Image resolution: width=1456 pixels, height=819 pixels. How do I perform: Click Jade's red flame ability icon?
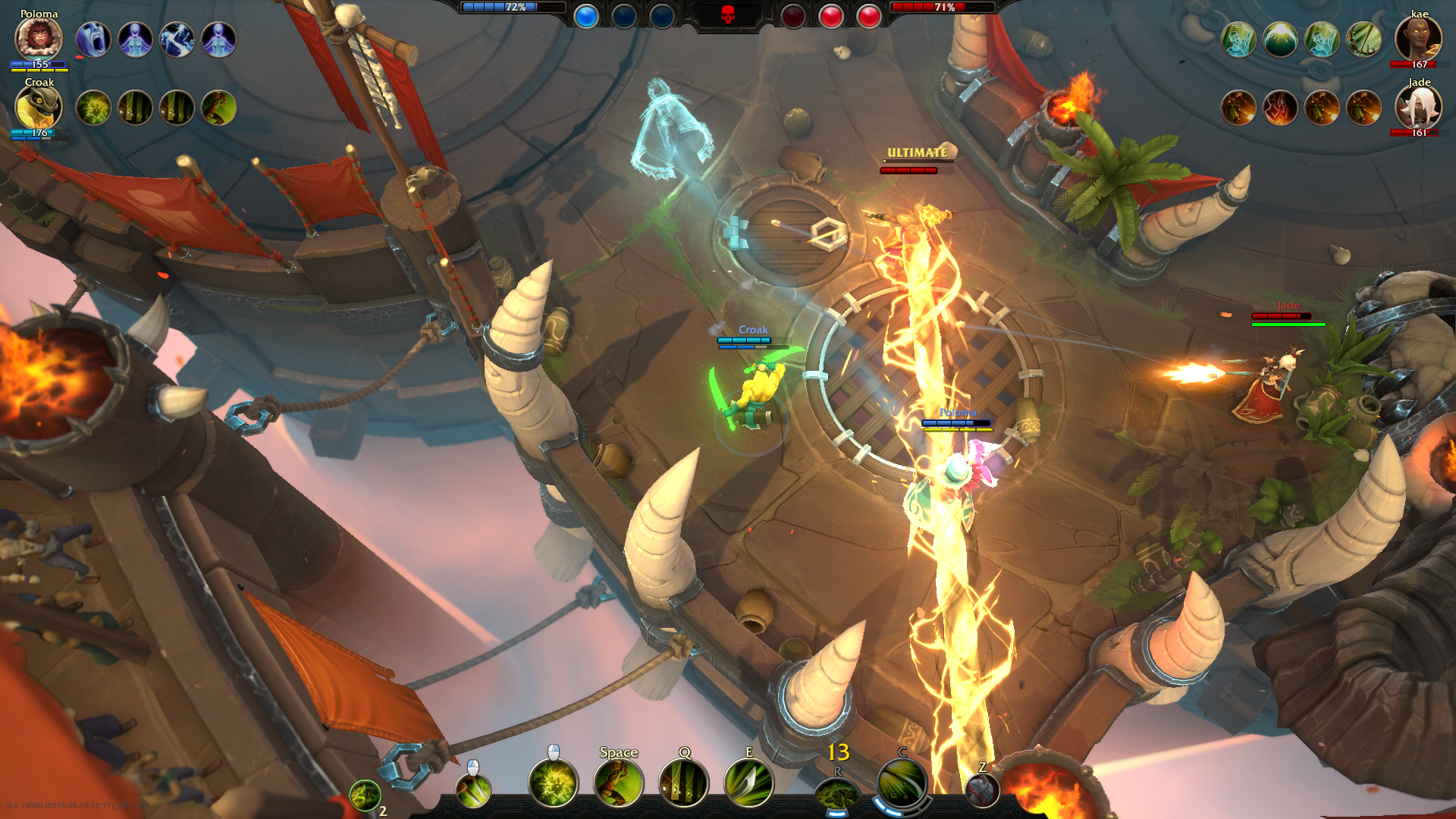point(1280,108)
